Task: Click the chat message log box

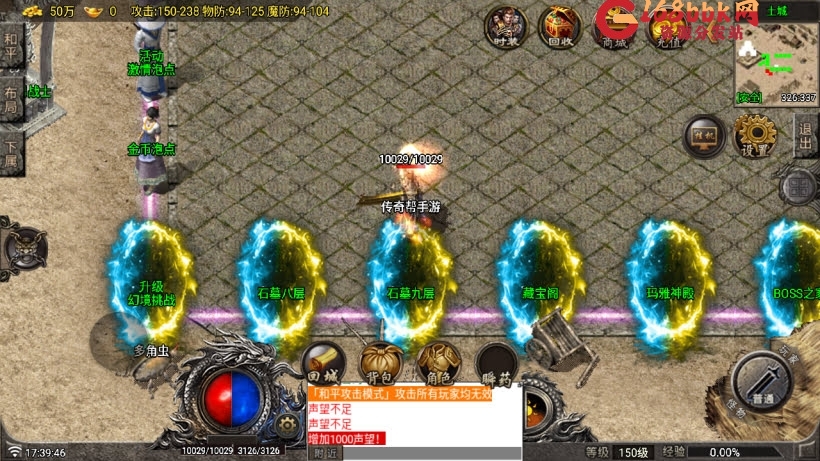Action: (x=412, y=416)
